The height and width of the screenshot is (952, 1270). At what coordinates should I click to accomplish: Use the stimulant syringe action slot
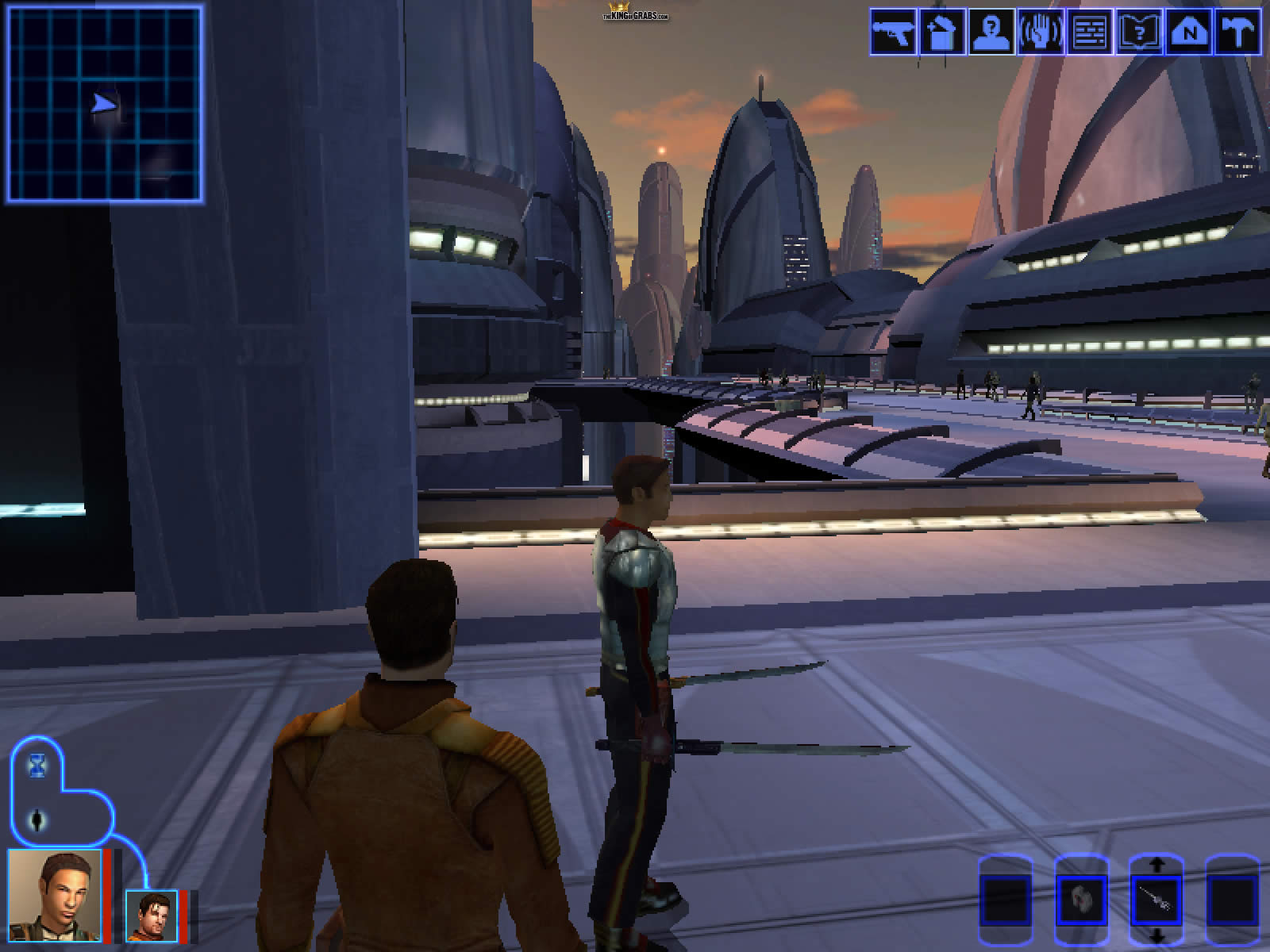click(x=1156, y=901)
